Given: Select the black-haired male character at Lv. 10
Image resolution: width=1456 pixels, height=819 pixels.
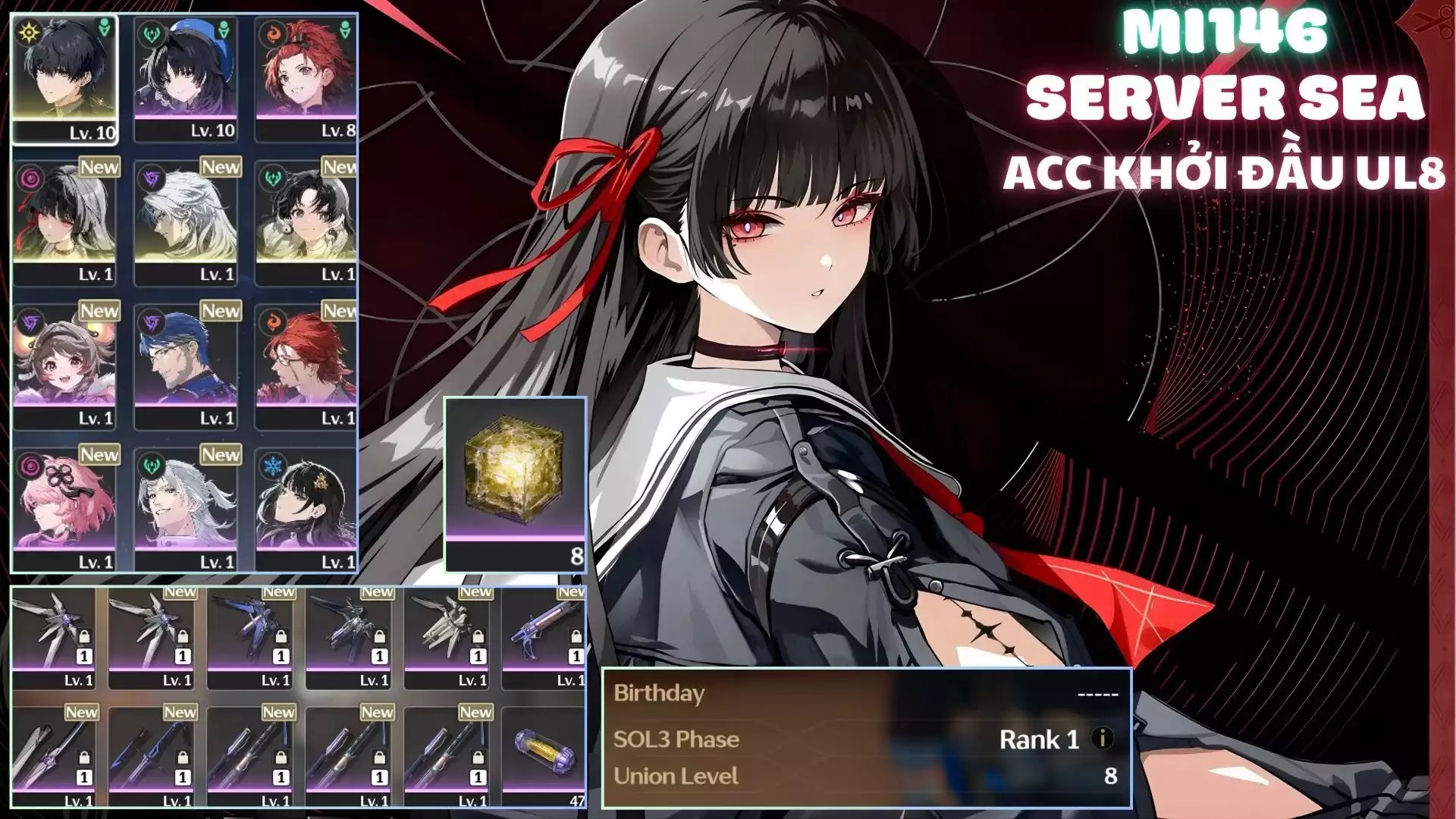Looking at the screenshot, I should [x=64, y=78].
